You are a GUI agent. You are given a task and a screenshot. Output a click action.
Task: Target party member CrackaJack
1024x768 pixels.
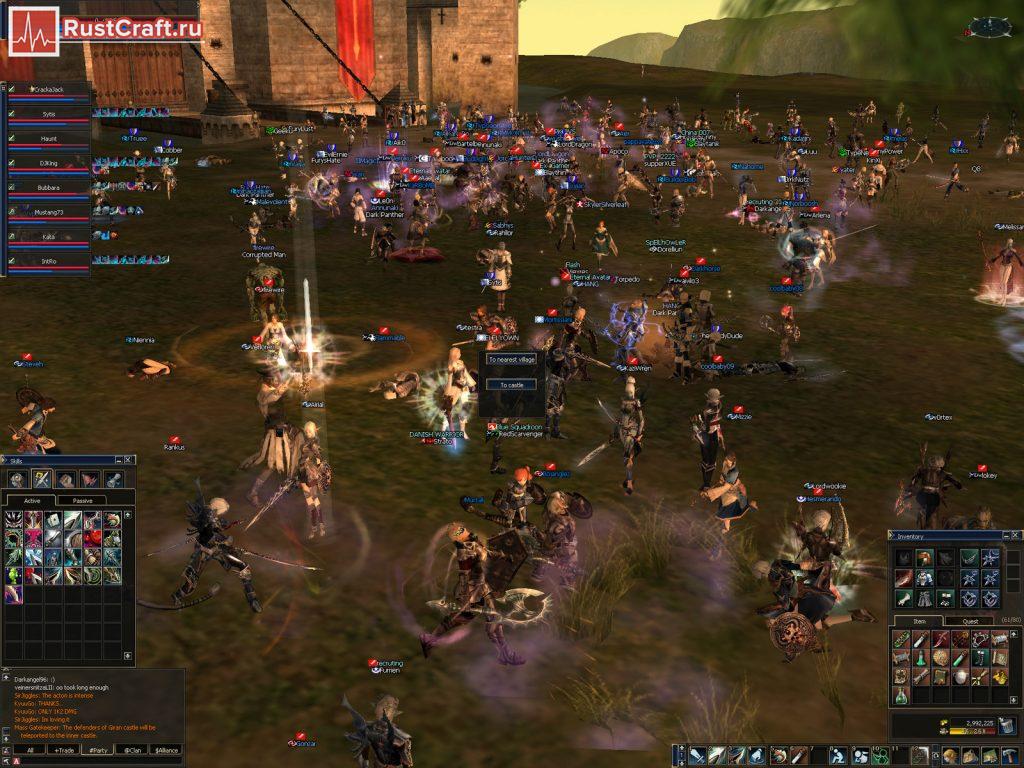pos(48,91)
